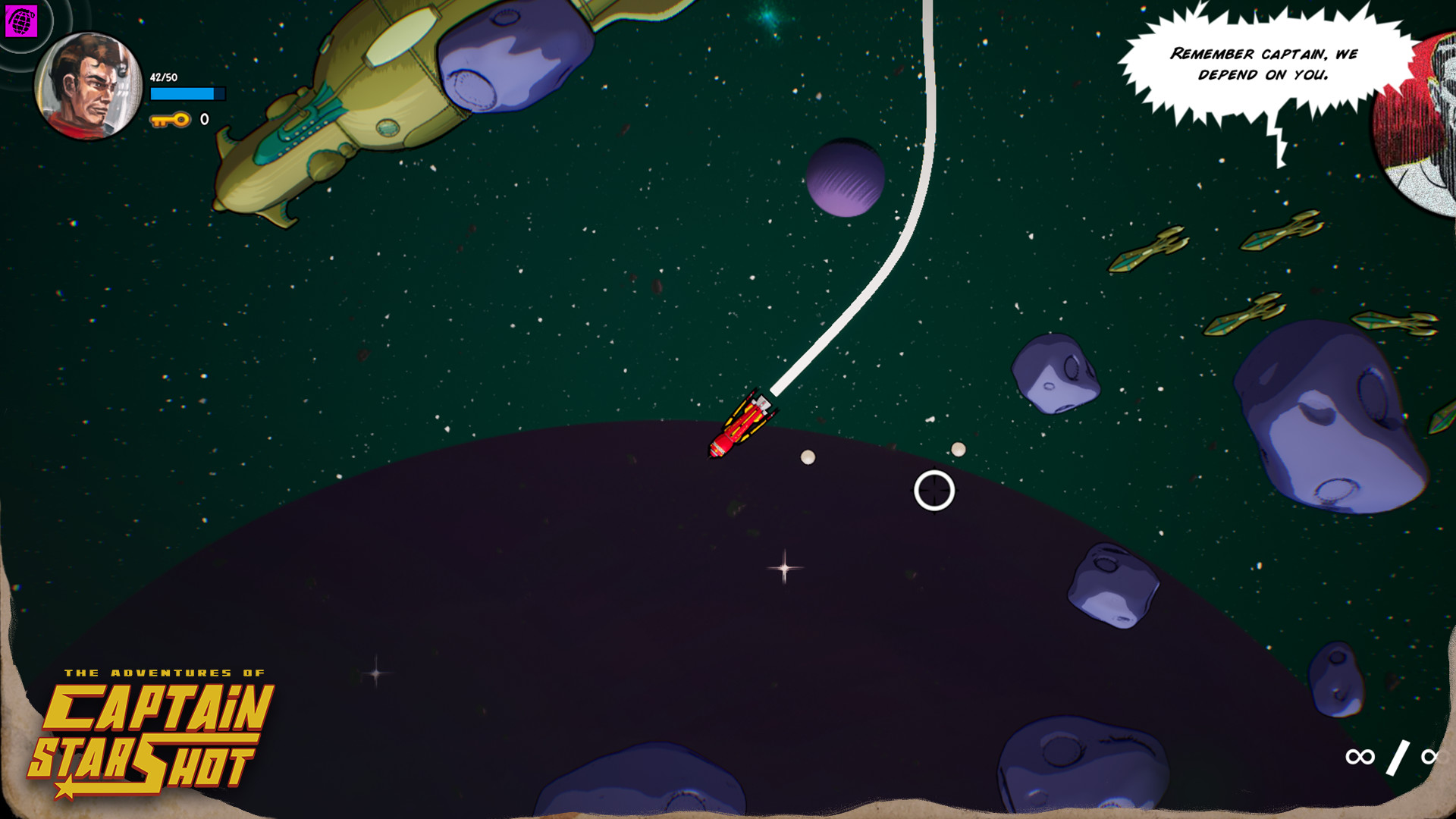1456x819 pixels.
Task: Select the purple planet
Action: click(846, 178)
